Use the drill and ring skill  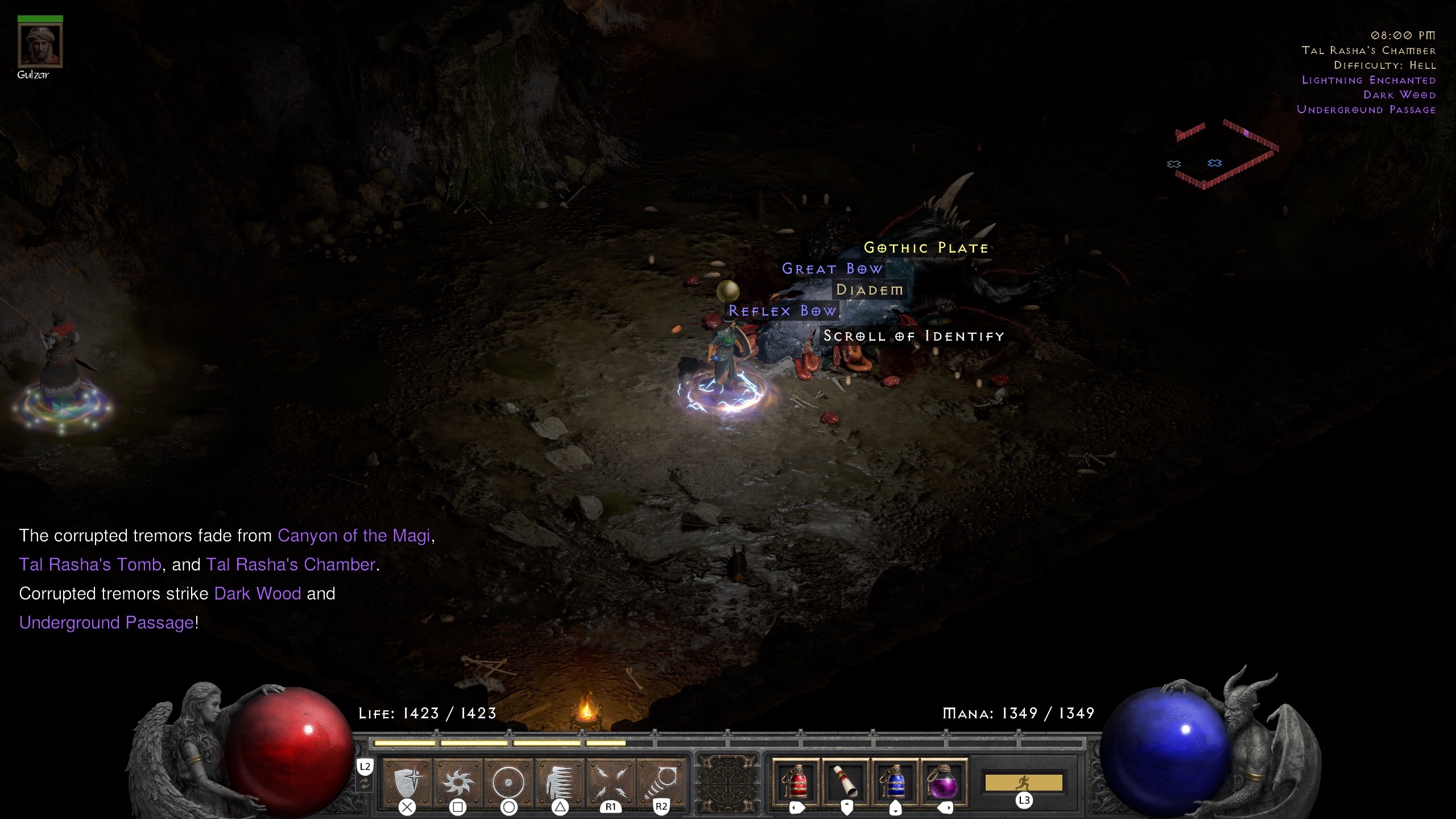point(661,781)
